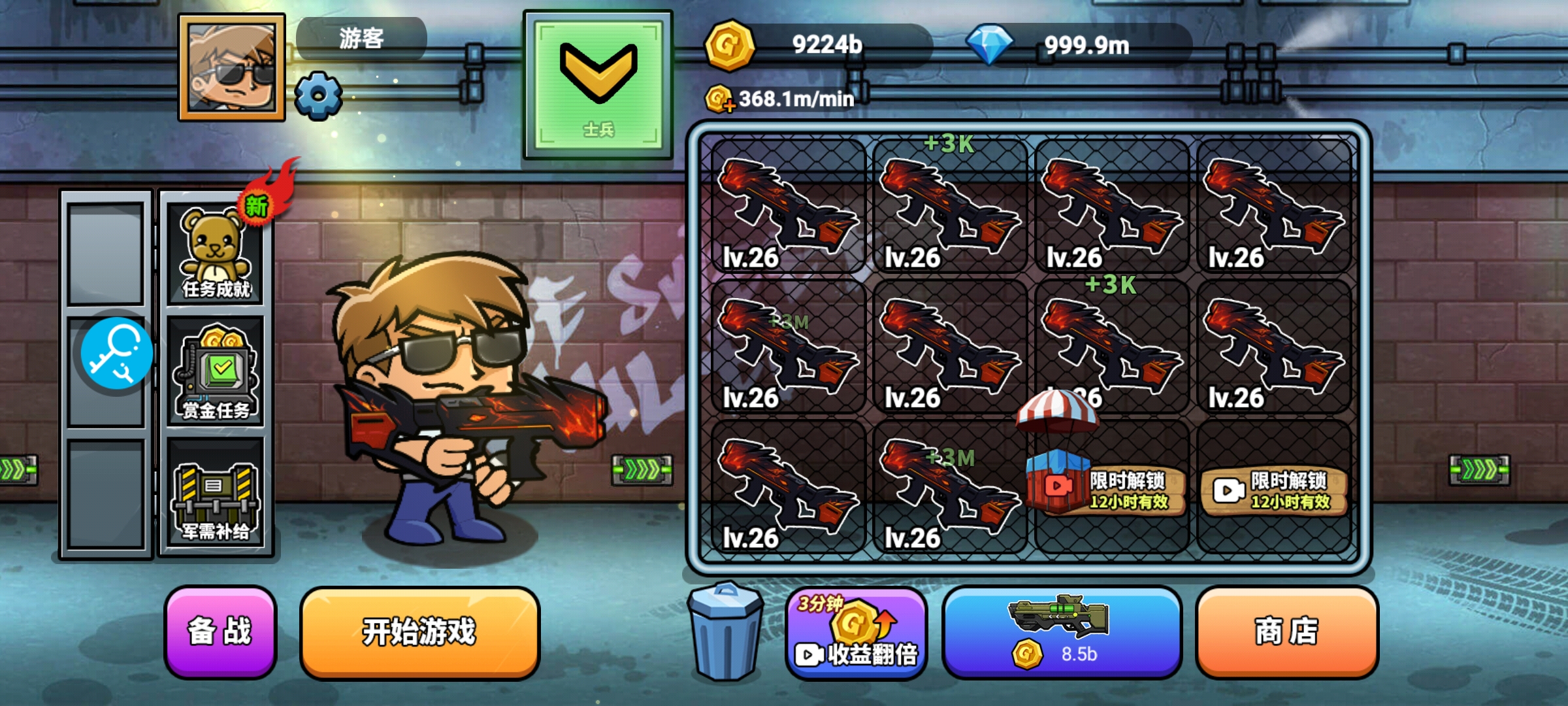Tap the player avatar portrait
Screen dimensions: 1568x706
pos(232,67)
